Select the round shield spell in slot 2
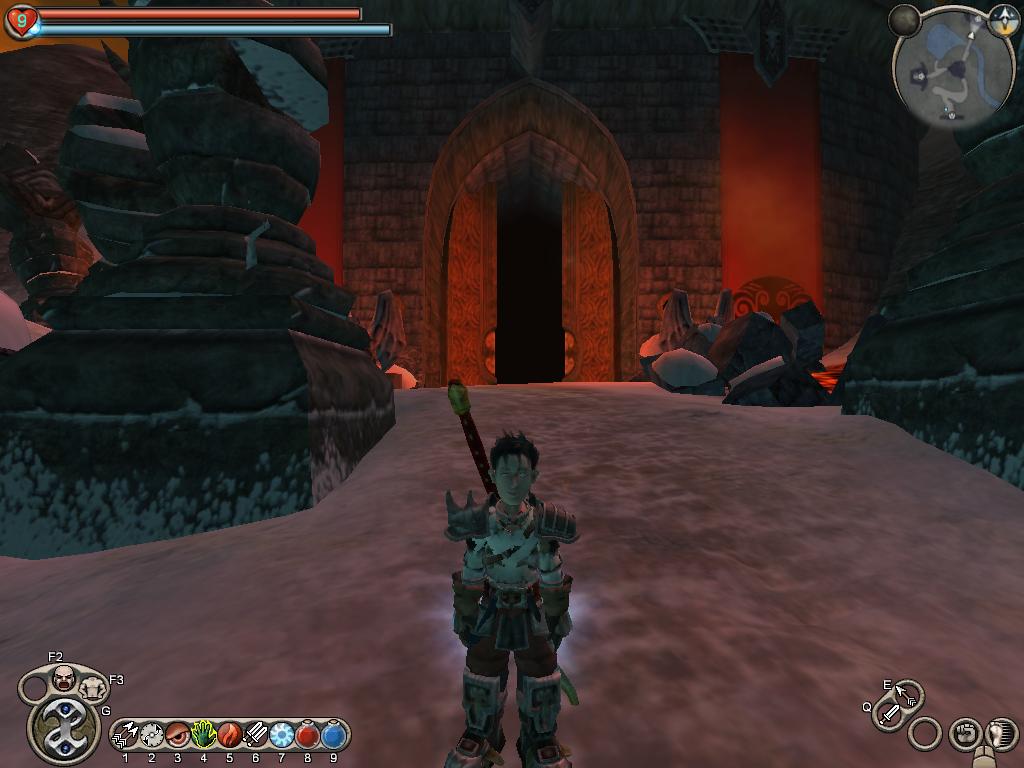This screenshot has width=1024, height=768. coord(152,736)
